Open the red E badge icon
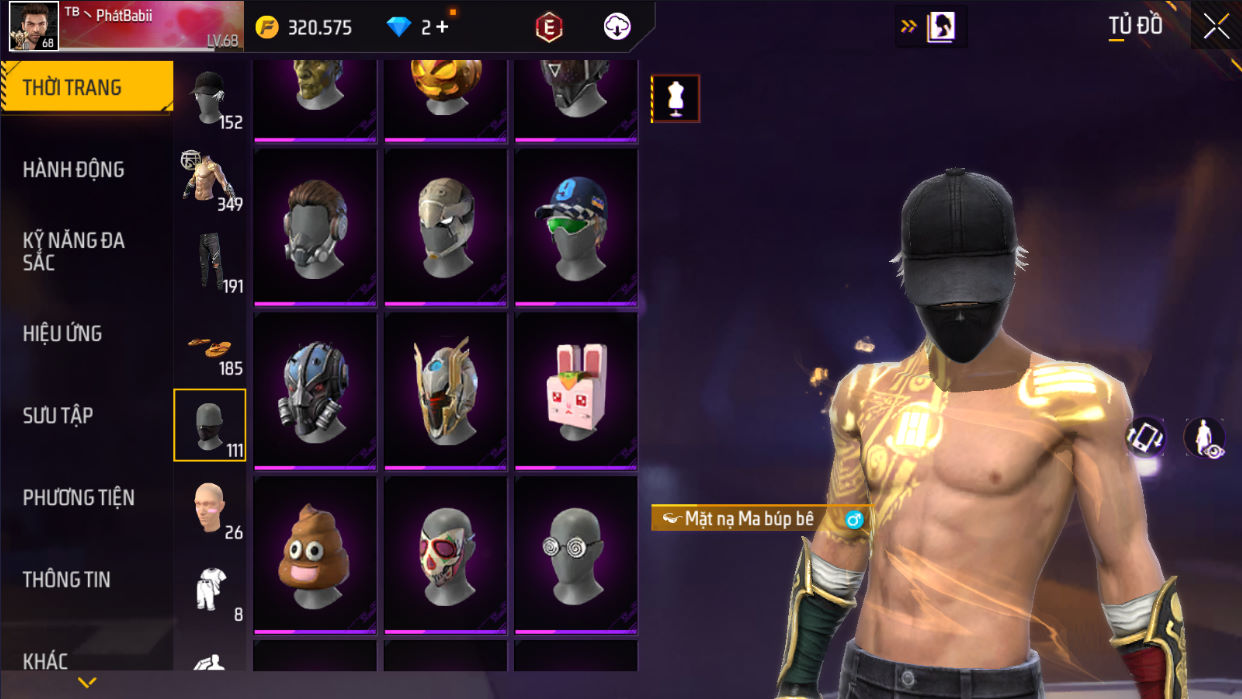The height and width of the screenshot is (699, 1242). coord(548,27)
